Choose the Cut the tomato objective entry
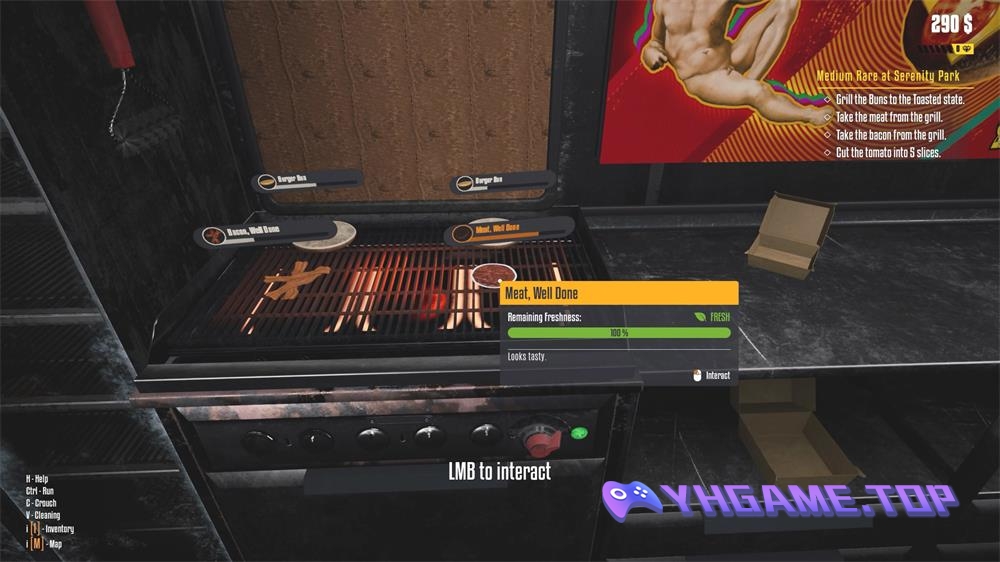Image resolution: width=1000 pixels, height=562 pixels. click(x=888, y=153)
